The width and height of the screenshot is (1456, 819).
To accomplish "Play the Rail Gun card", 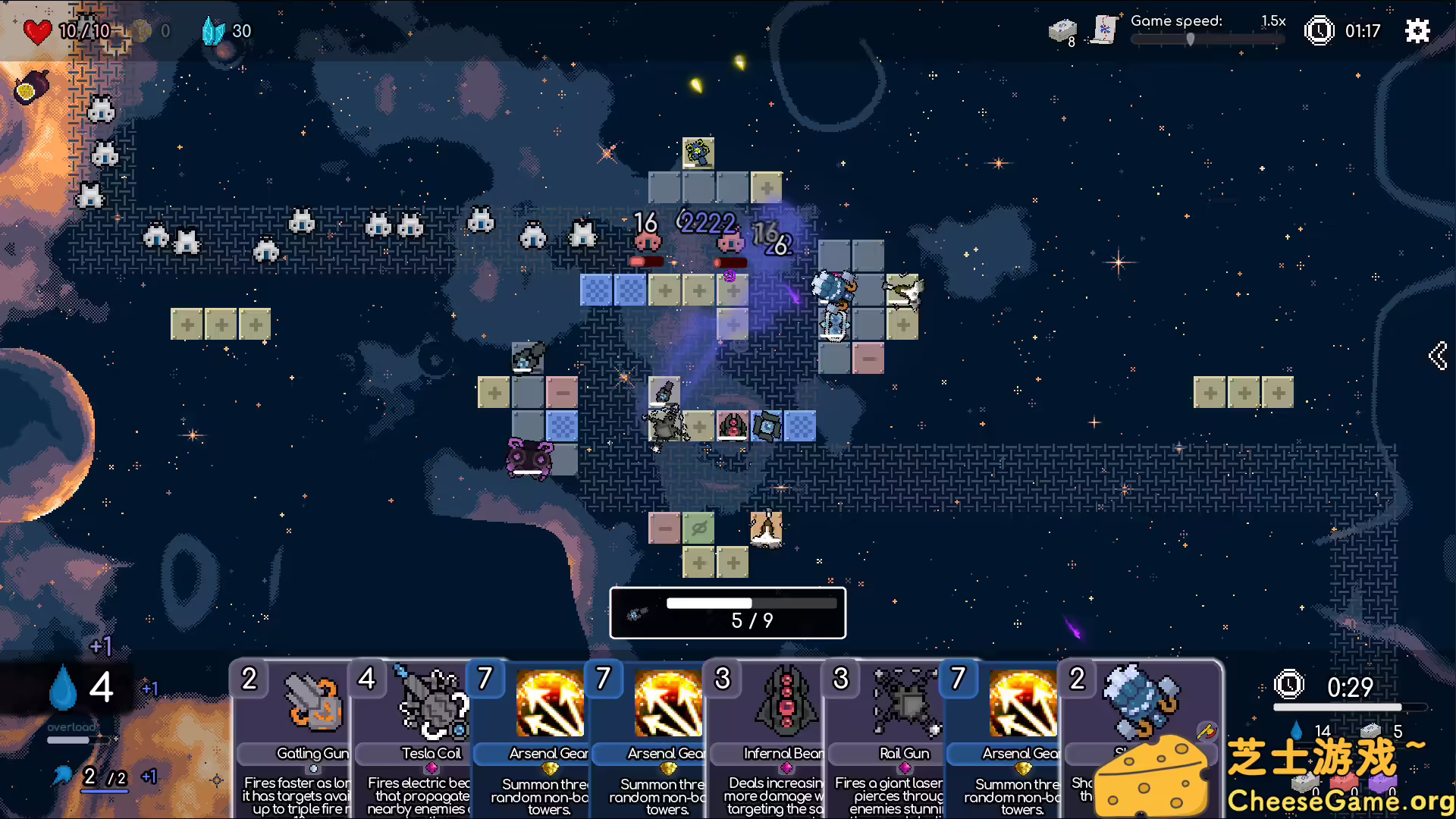I will click(886, 739).
